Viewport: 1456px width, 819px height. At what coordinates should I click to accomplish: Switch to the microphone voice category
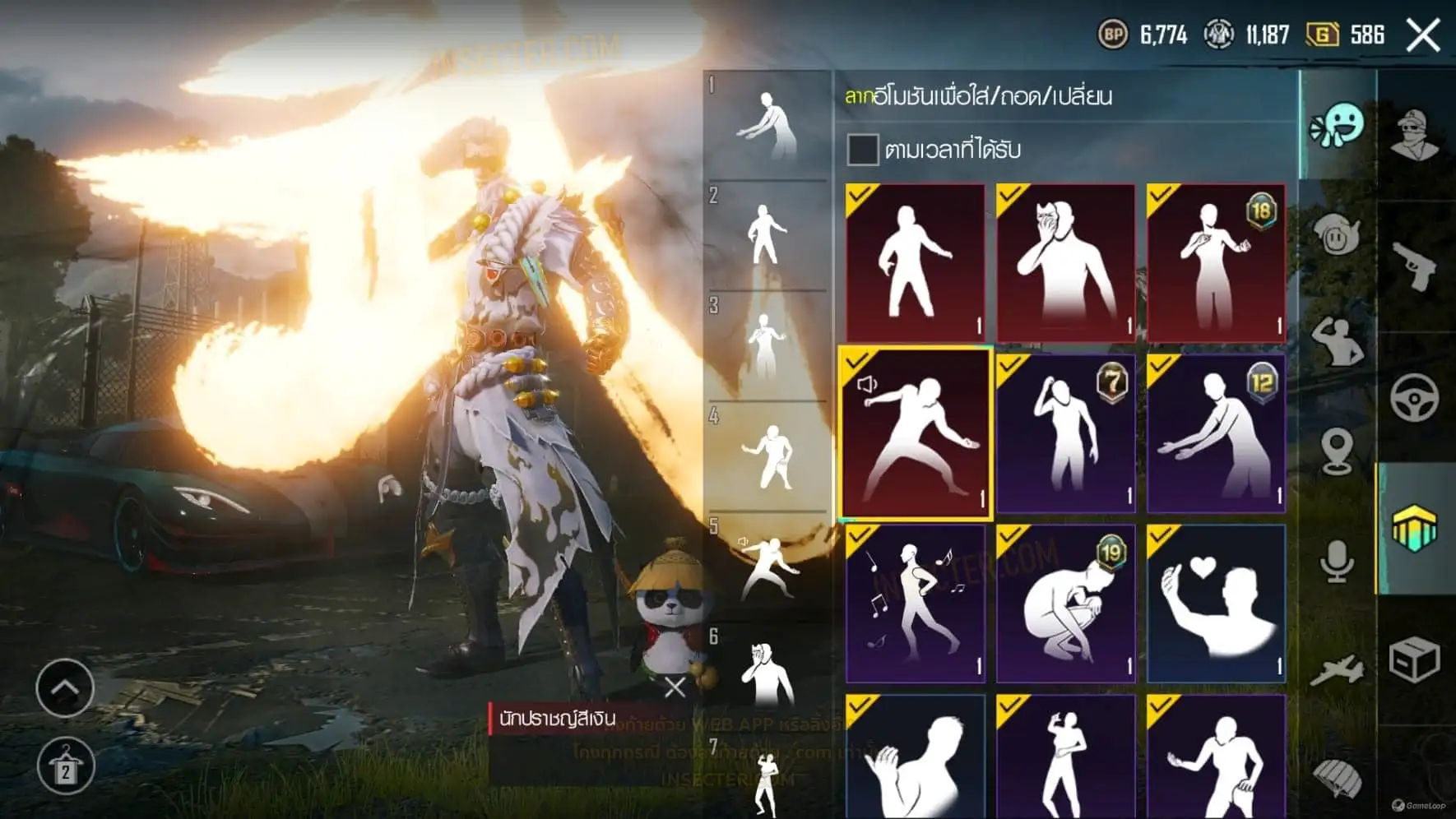tap(1337, 562)
